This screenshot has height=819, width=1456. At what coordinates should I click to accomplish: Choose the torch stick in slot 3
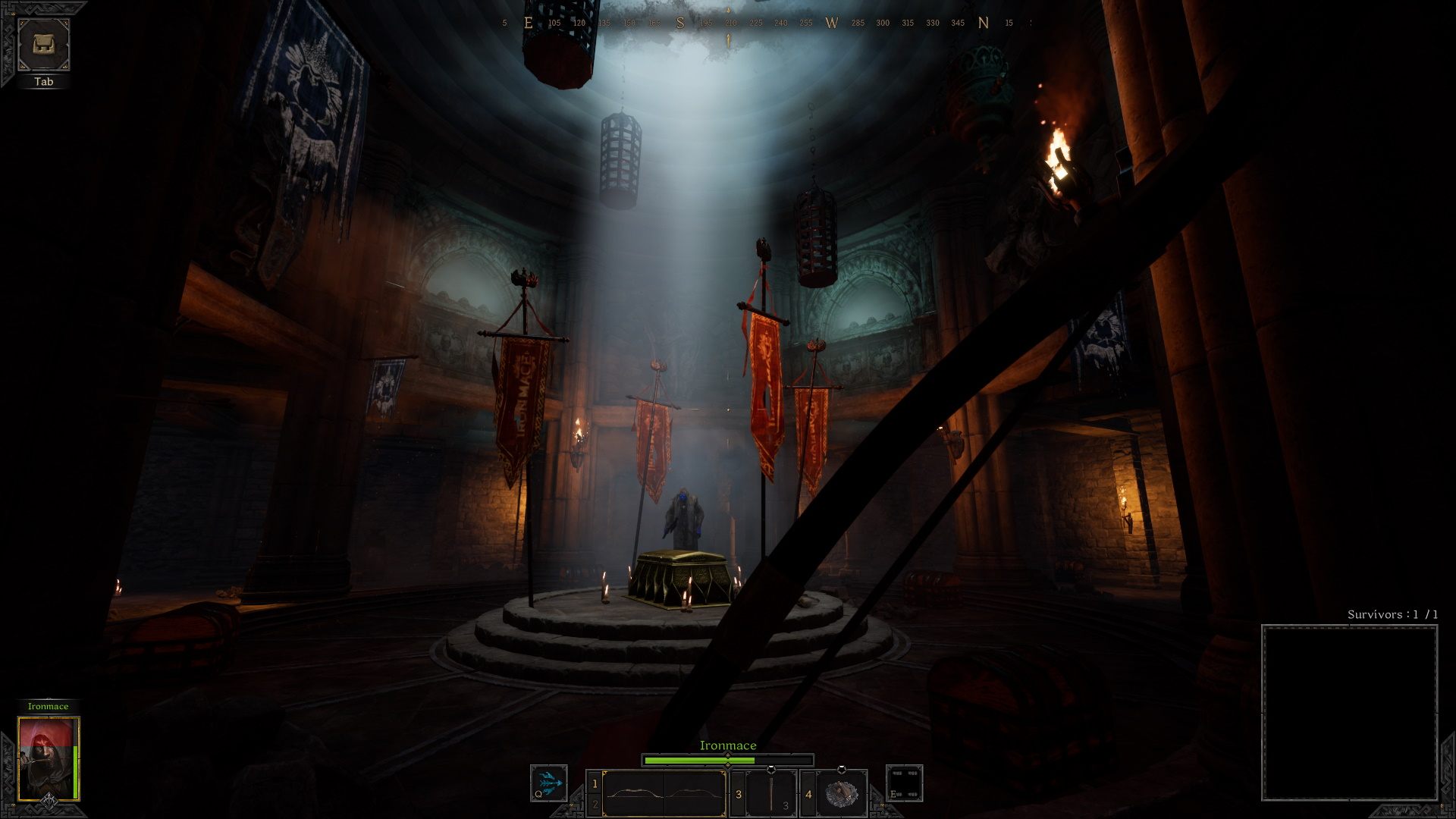pyautogui.click(x=770, y=794)
